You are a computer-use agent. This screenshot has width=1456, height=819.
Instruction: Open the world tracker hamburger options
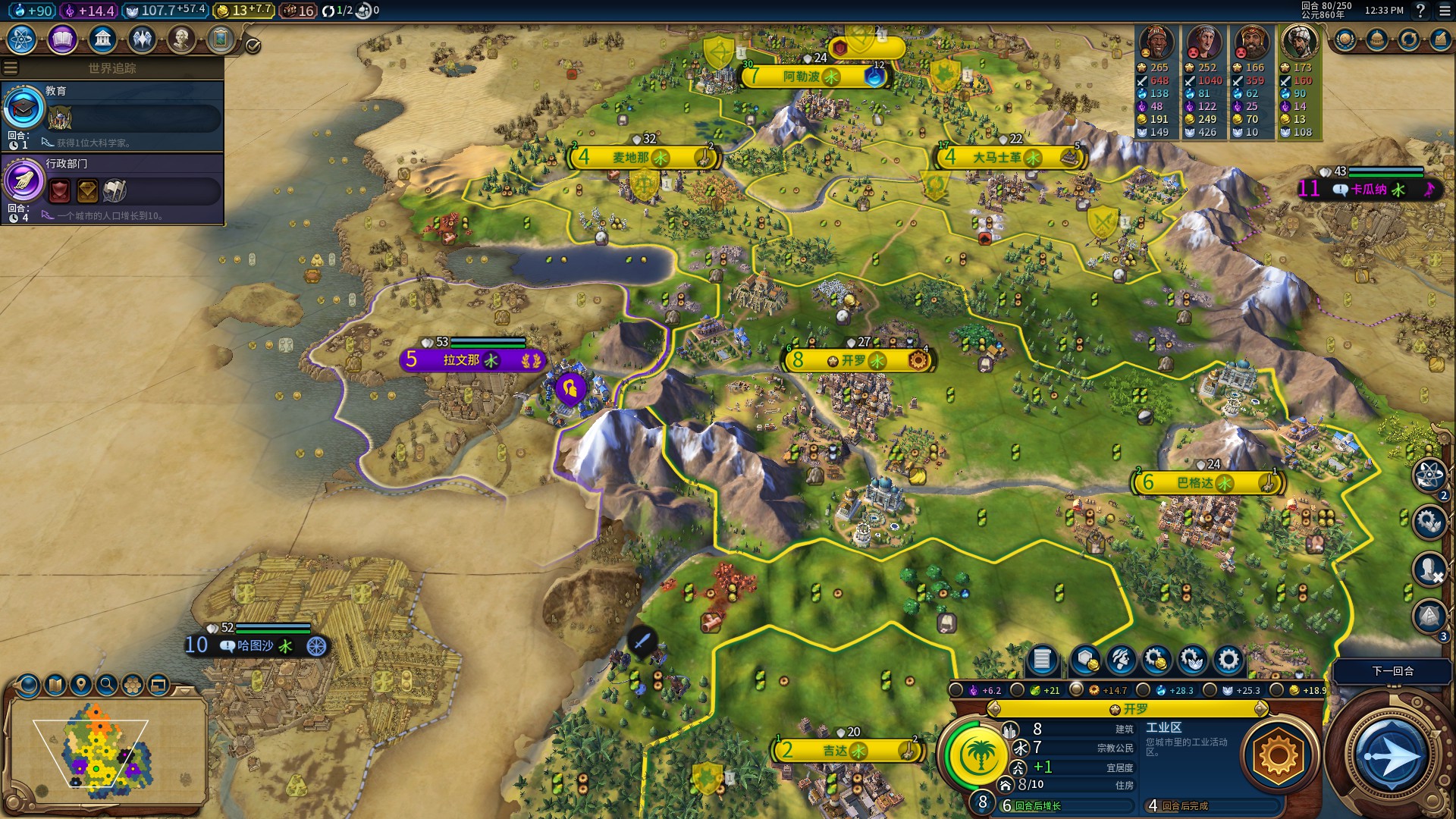click(x=11, y=68)
